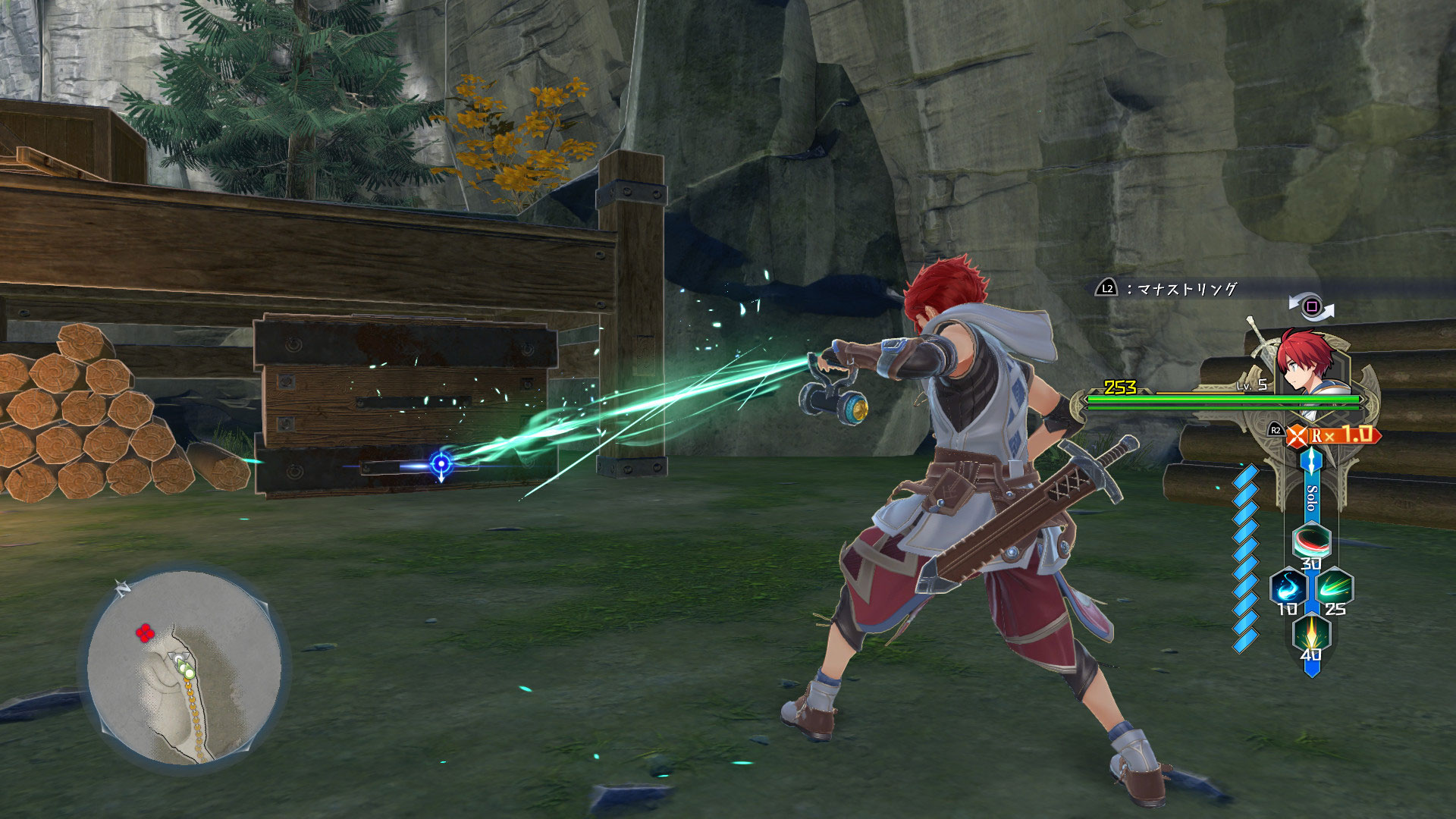
Task: Activate the golden burst skill costing 40
Action: click(x=1311, y=633)
